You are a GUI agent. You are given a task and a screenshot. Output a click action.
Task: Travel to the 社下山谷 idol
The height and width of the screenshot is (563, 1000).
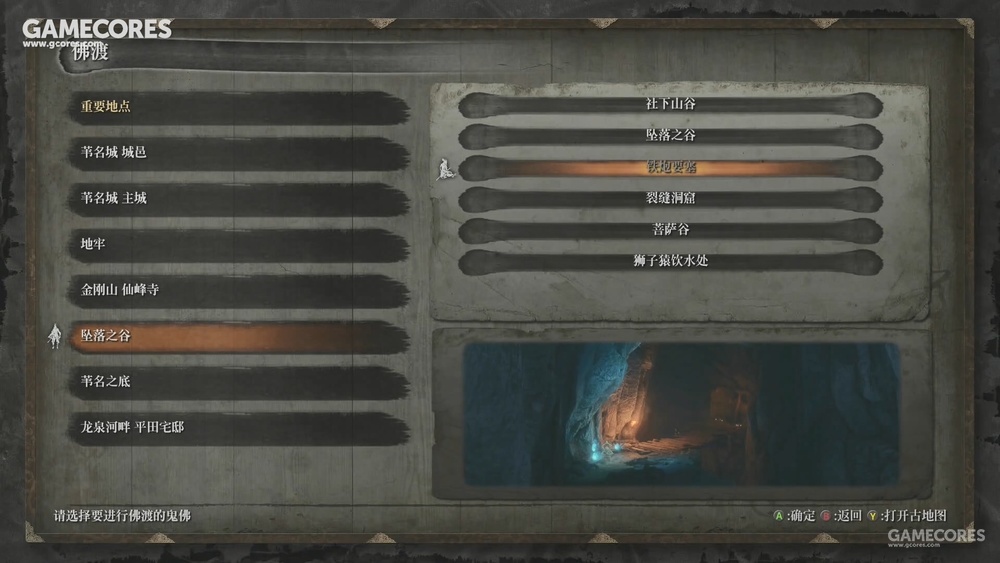[670, 104]
